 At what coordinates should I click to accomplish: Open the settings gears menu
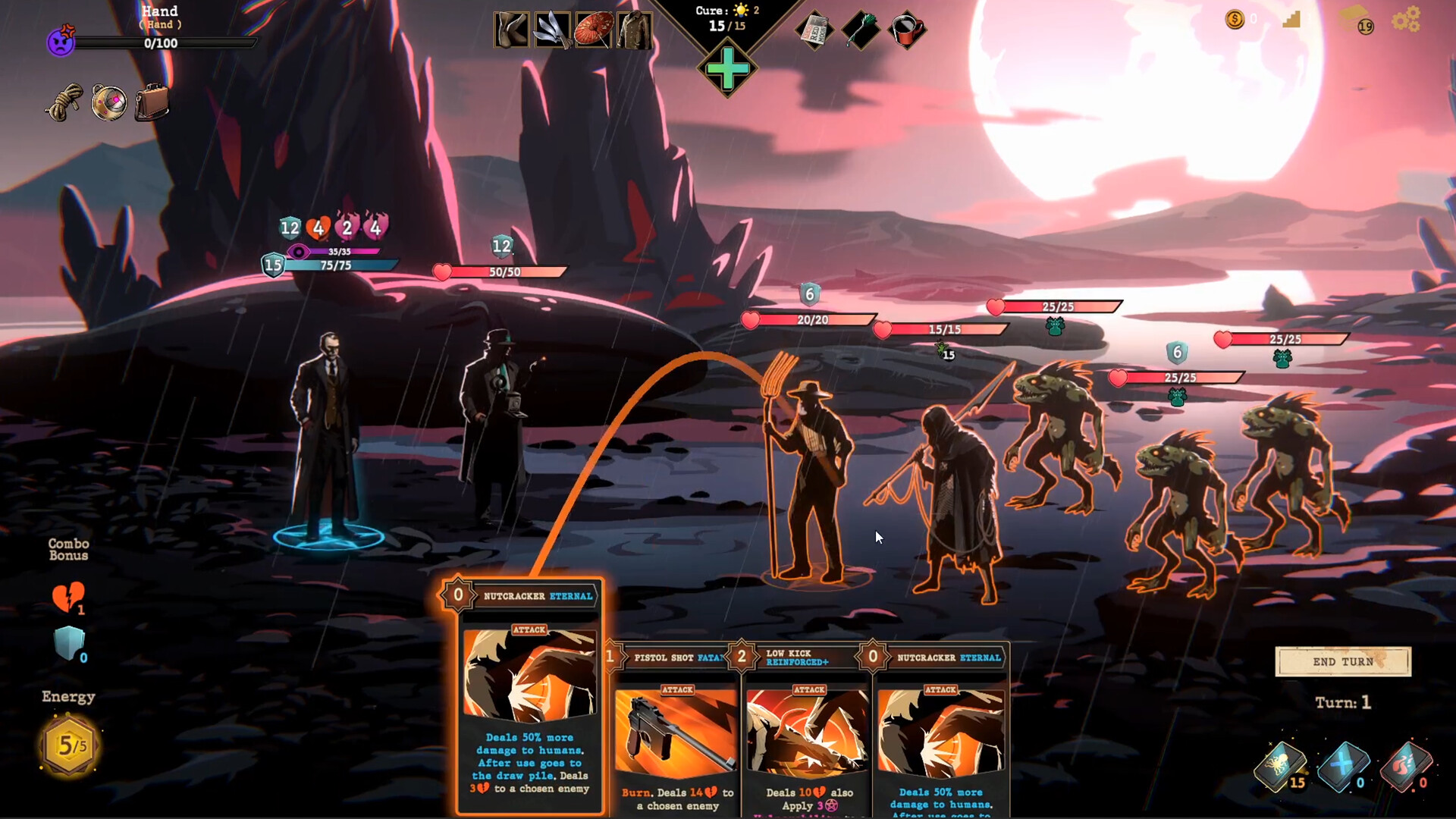[x=1406, y=20]
